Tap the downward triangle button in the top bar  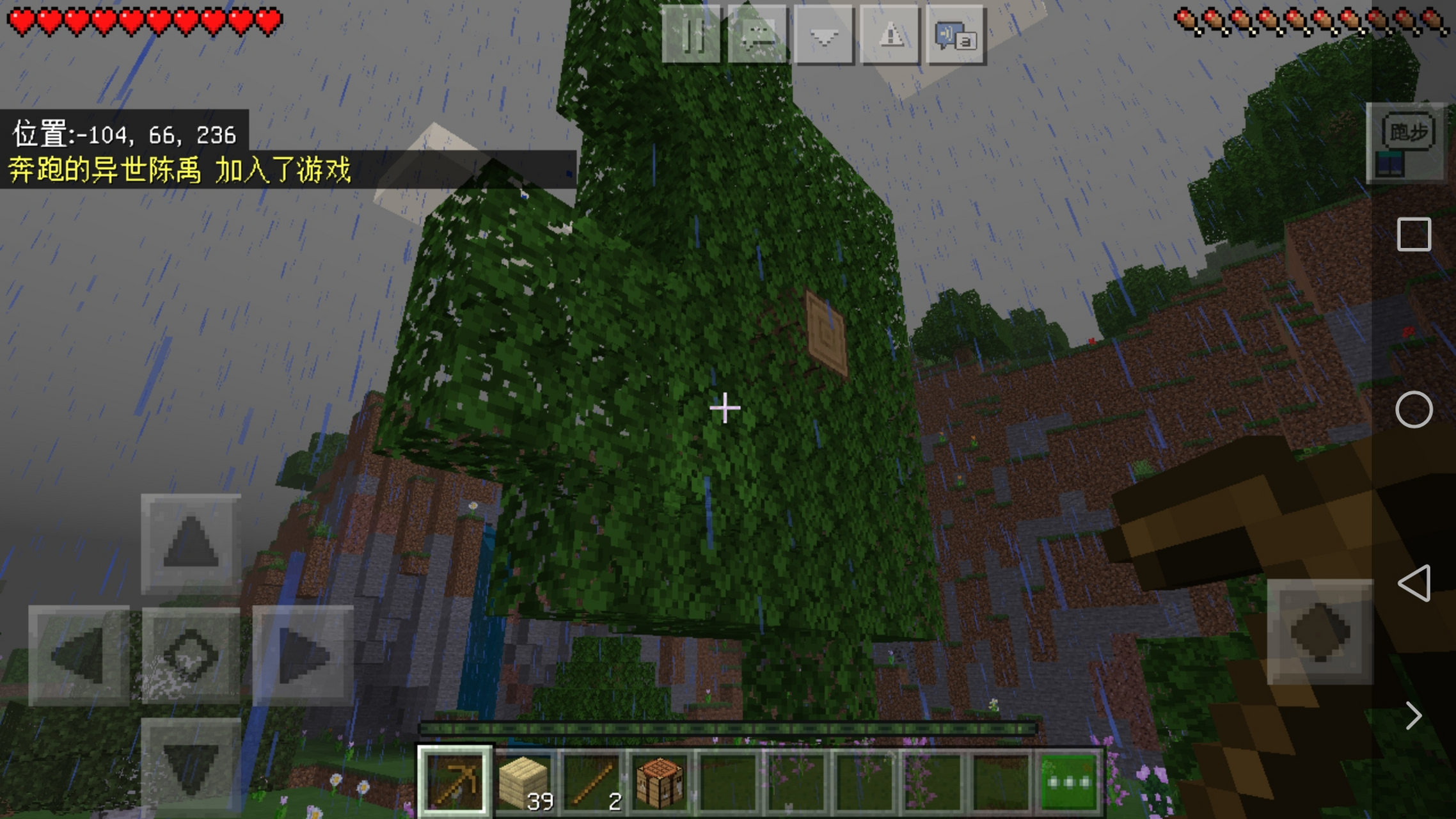pos(824,35)
